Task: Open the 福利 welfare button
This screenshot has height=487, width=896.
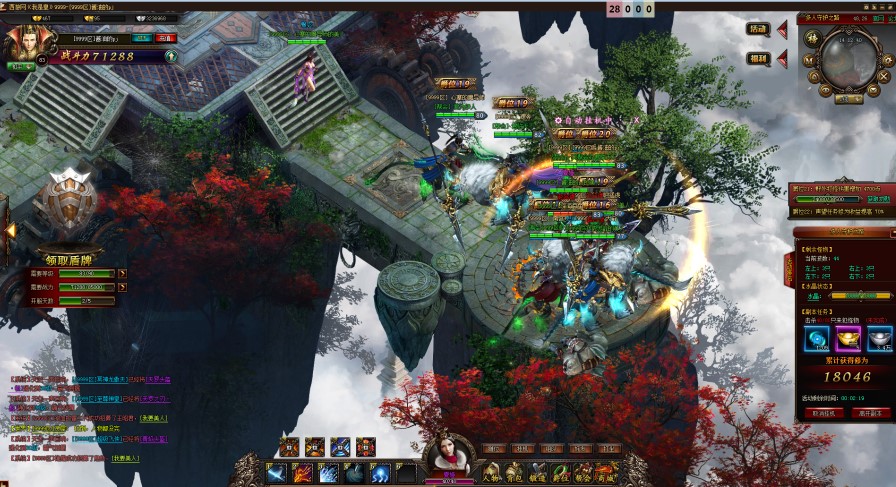Action: click(x=757, y=59)
